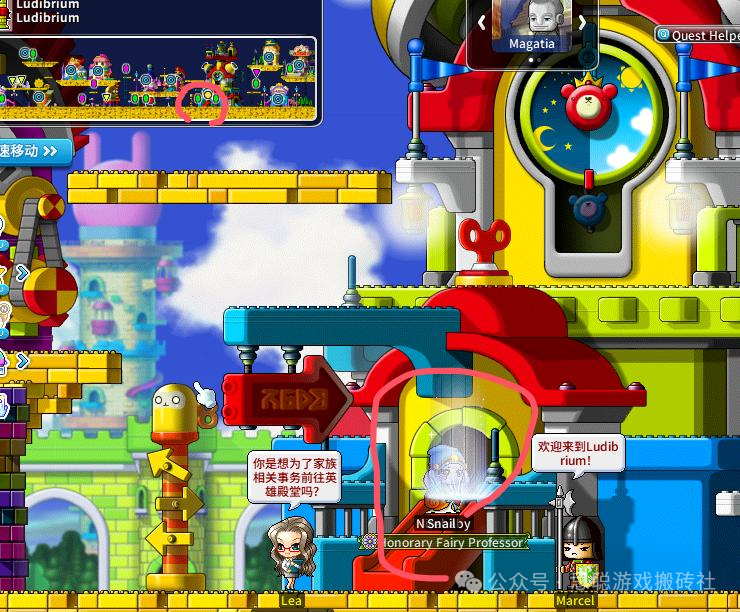Click the Ludibrium minimap
The height and width of the screenshot is (612, 740).
(160, 80)
